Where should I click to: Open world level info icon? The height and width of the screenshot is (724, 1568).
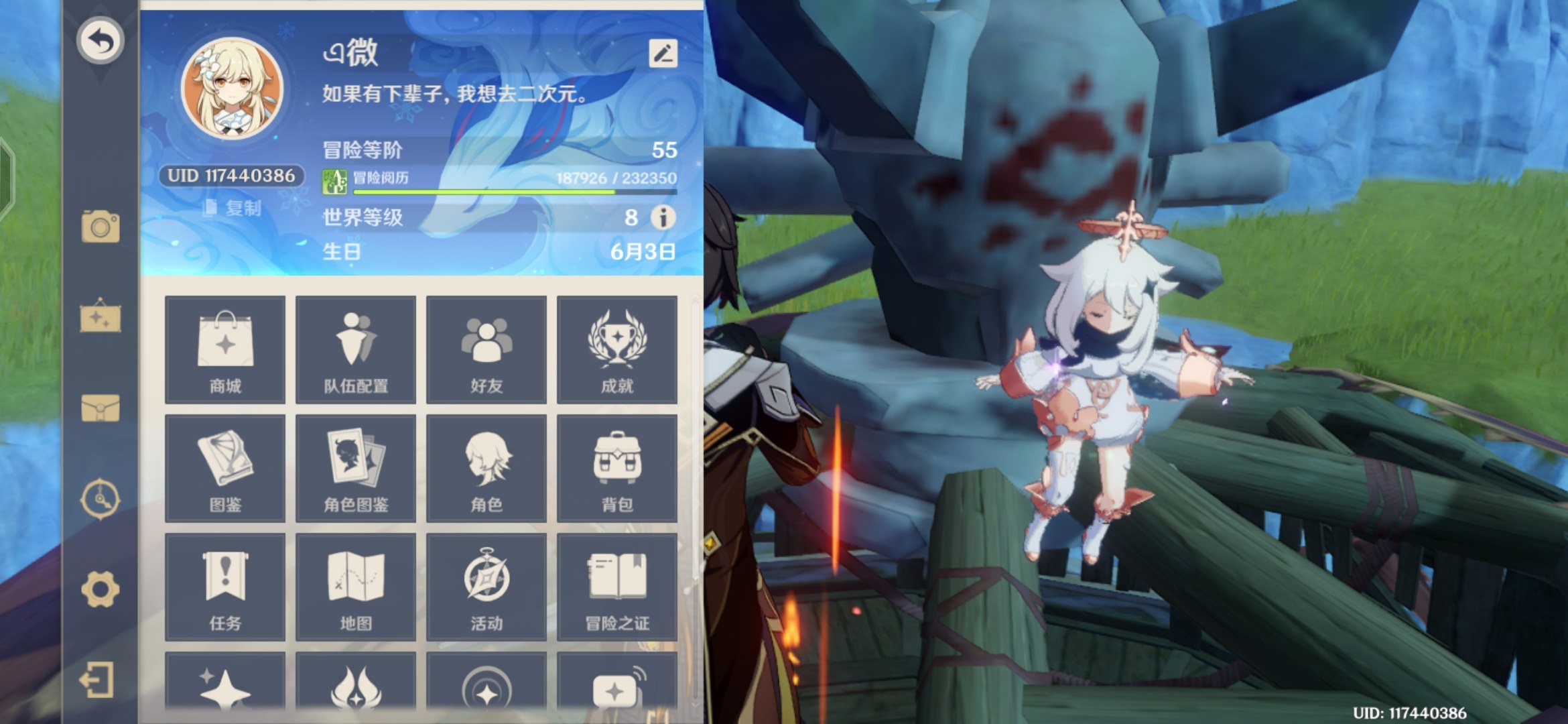663,217
